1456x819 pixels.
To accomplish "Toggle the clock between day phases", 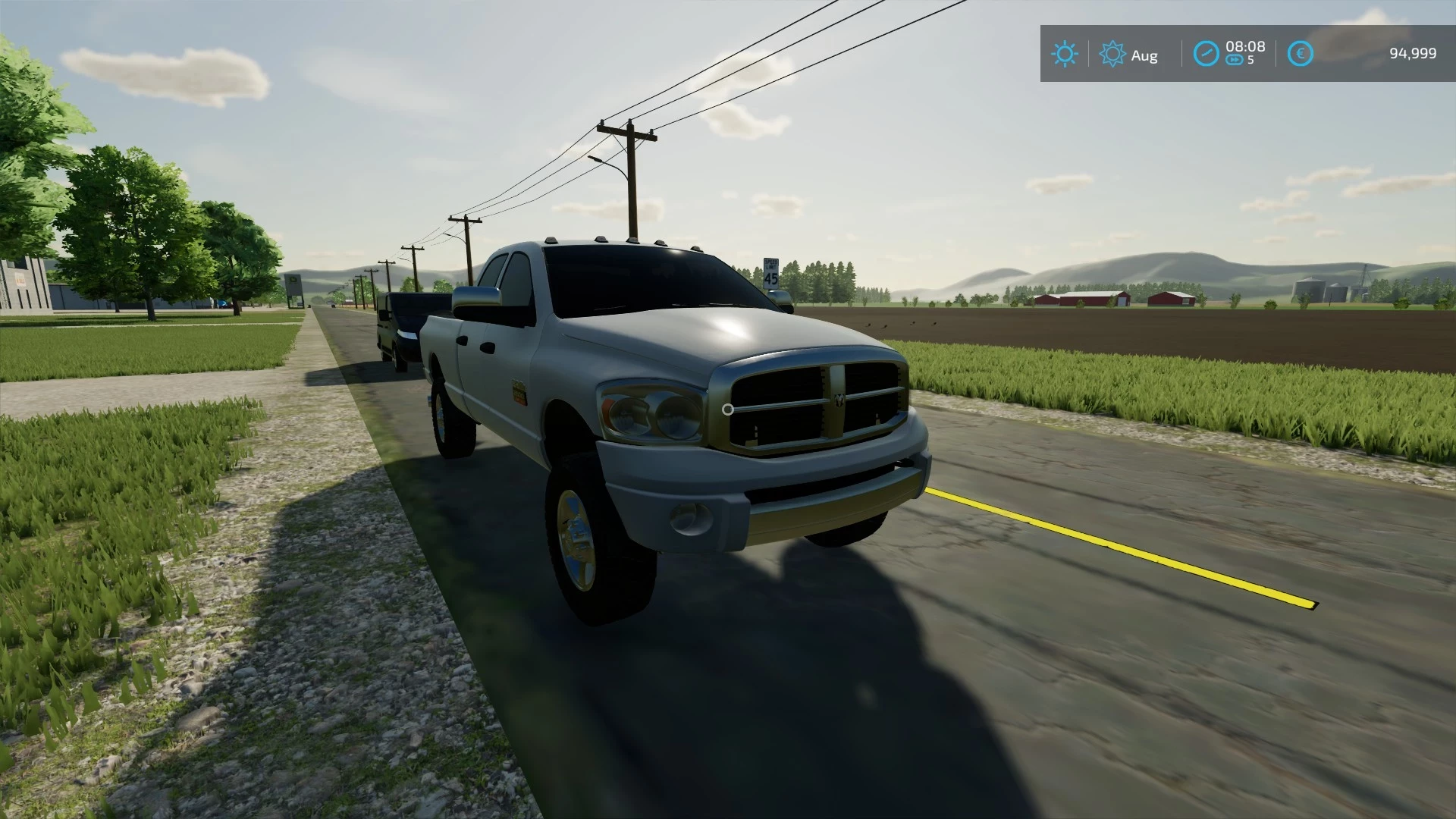I will (1206, 53).
